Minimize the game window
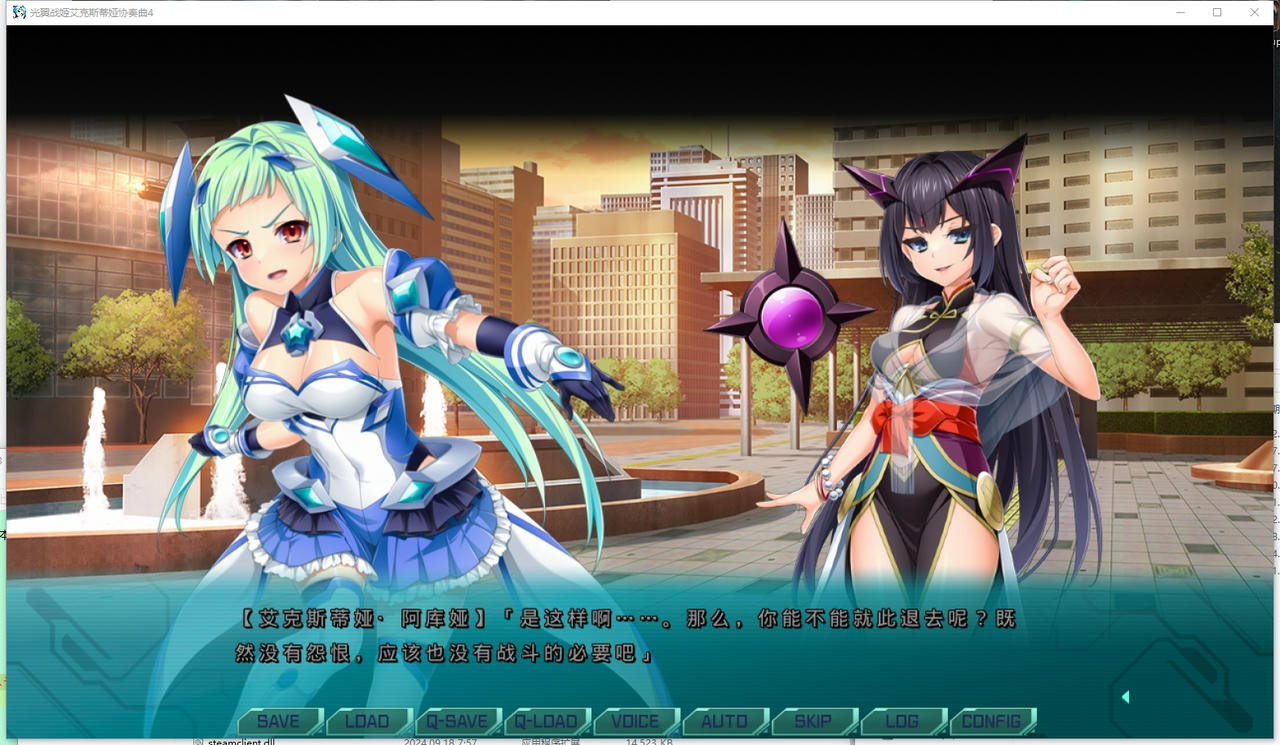The image size is (1280, 745). [1181, 12]
